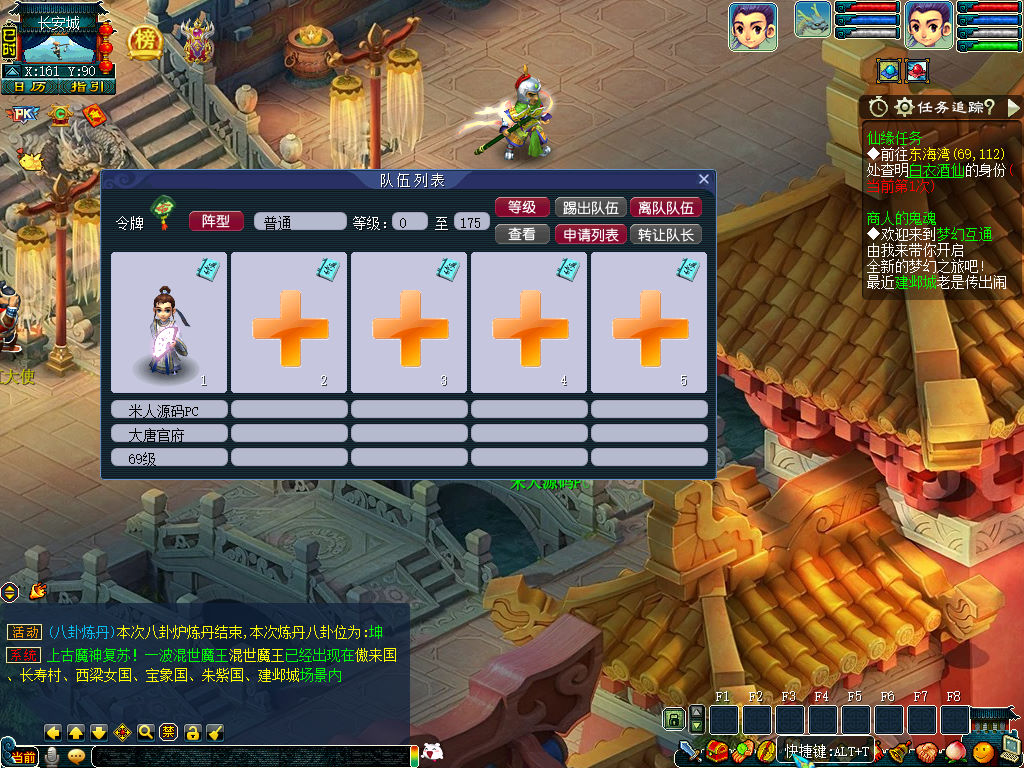Click the smiley face icon in bottom bar

(983, 750)
